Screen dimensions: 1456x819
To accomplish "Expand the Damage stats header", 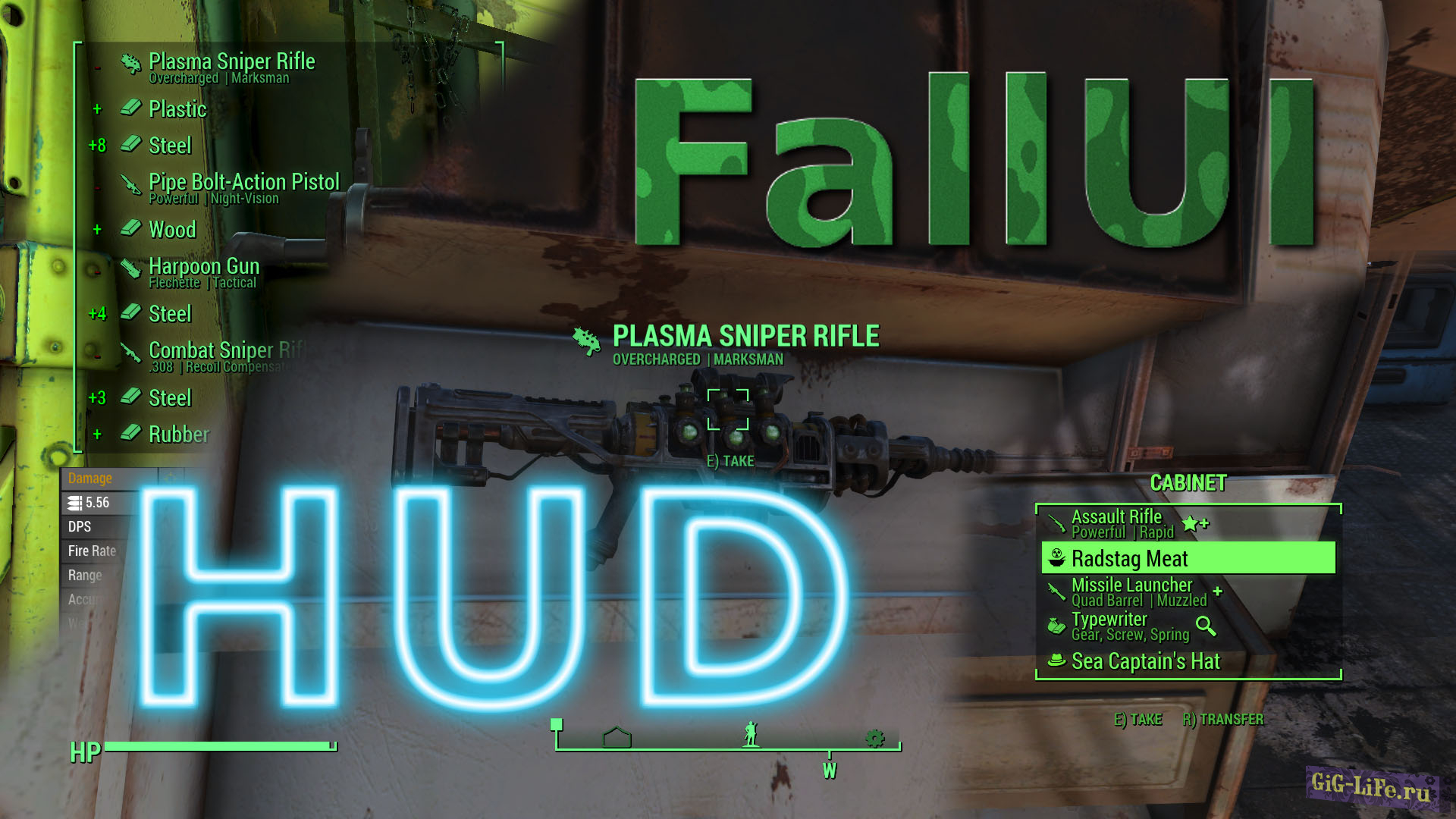I will [x=90, y=478].
